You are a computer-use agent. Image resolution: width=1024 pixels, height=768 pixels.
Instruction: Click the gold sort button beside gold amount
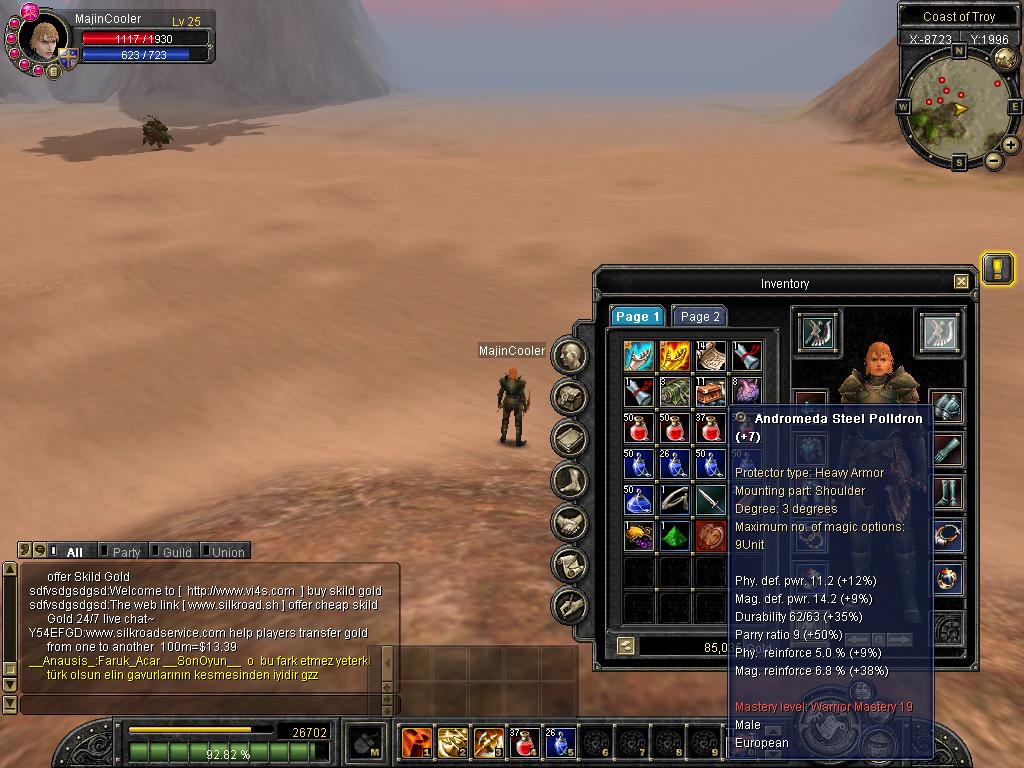pos(625,646)
